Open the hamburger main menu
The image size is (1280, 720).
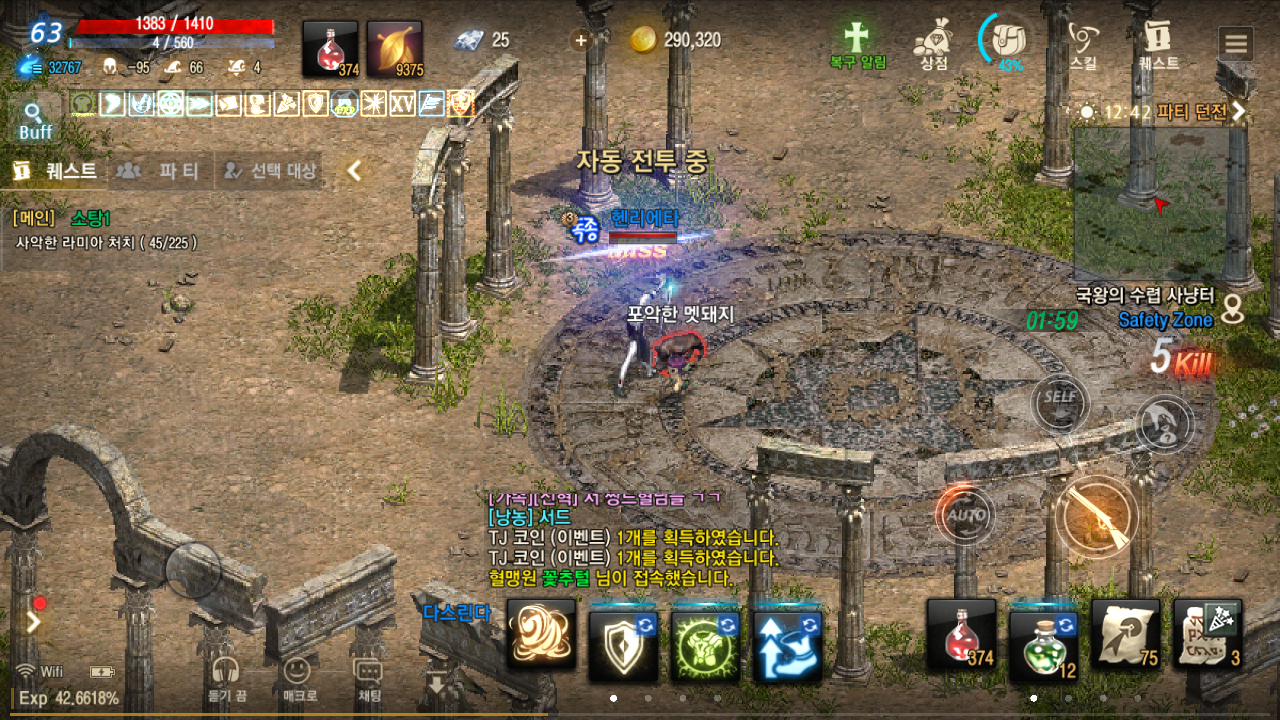point(1236,44)
